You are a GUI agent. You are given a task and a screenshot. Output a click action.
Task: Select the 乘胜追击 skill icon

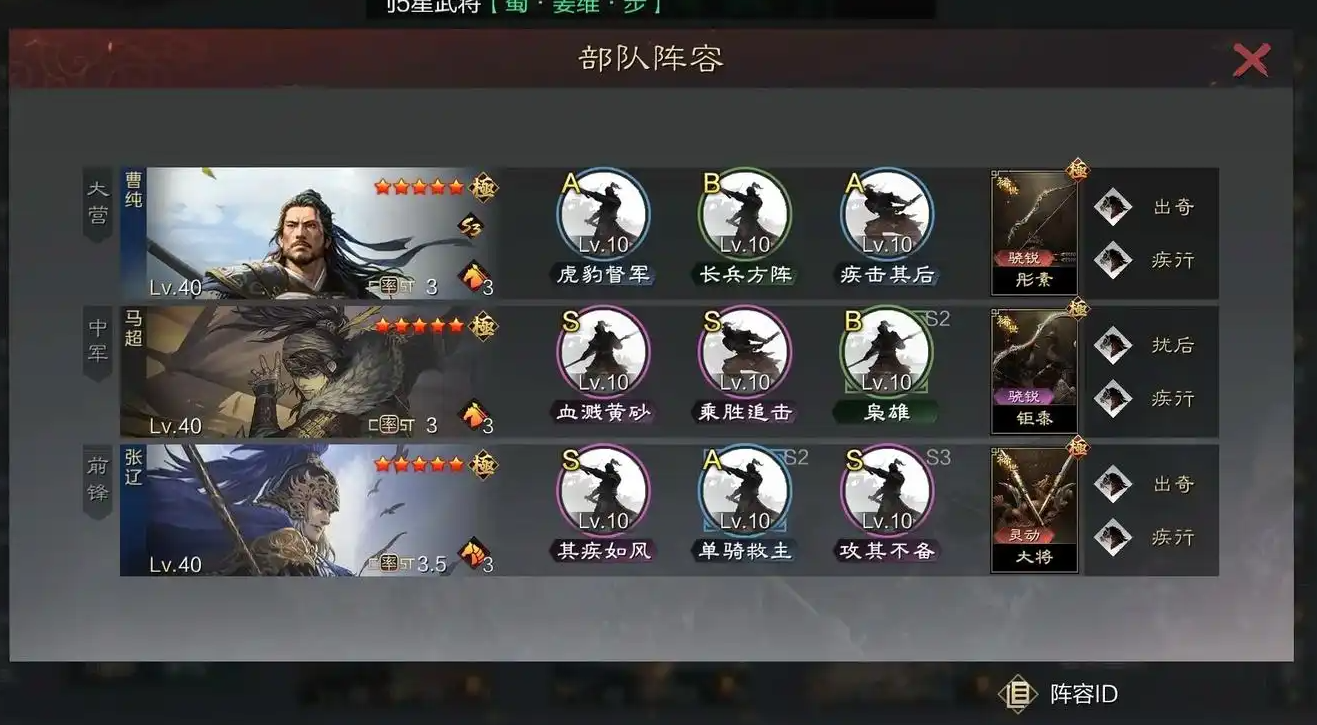pyautogui.click(x=744, y=355)
